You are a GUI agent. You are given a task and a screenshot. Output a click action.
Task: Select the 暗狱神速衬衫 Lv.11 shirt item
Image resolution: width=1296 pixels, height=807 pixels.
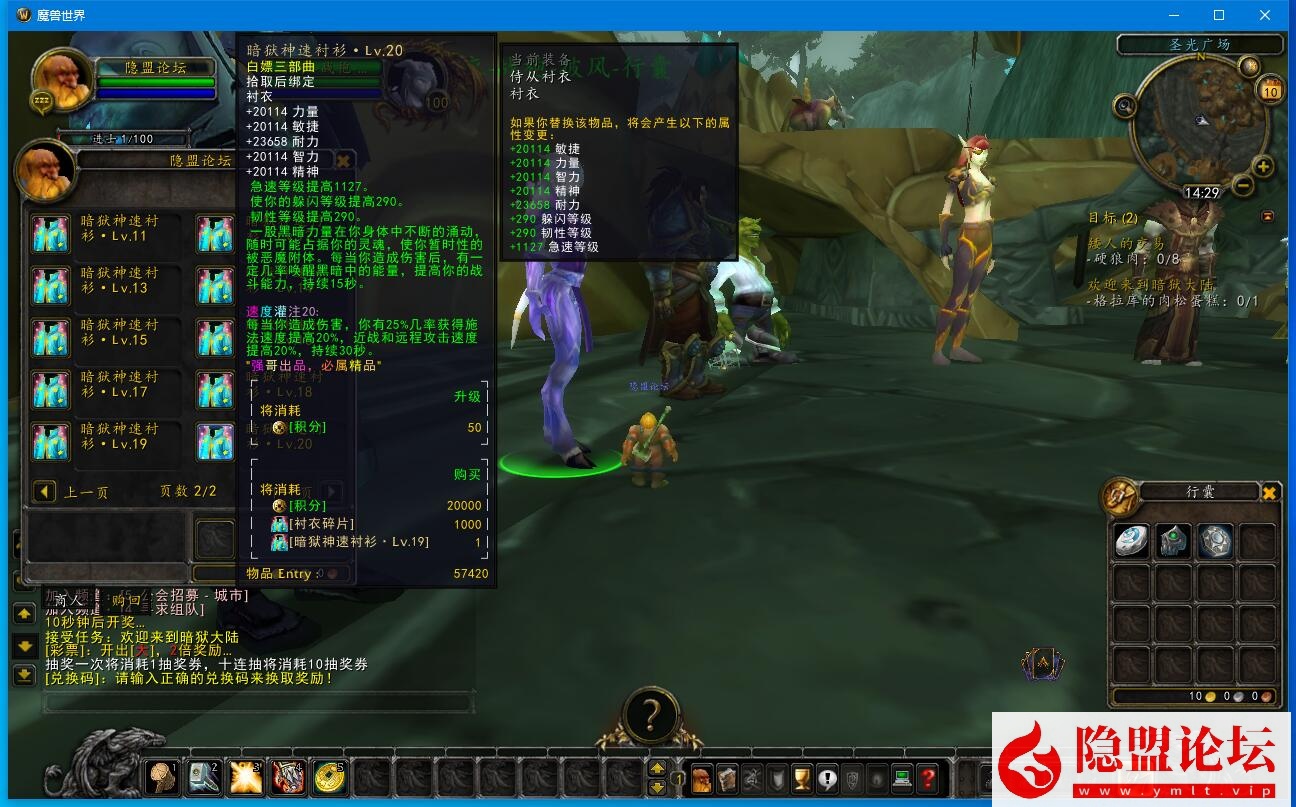(x=50, y=233)
